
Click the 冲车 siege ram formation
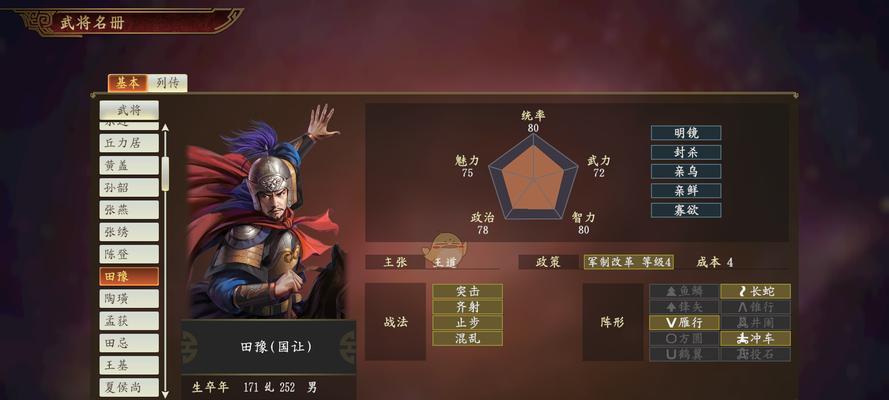(755, 338)
